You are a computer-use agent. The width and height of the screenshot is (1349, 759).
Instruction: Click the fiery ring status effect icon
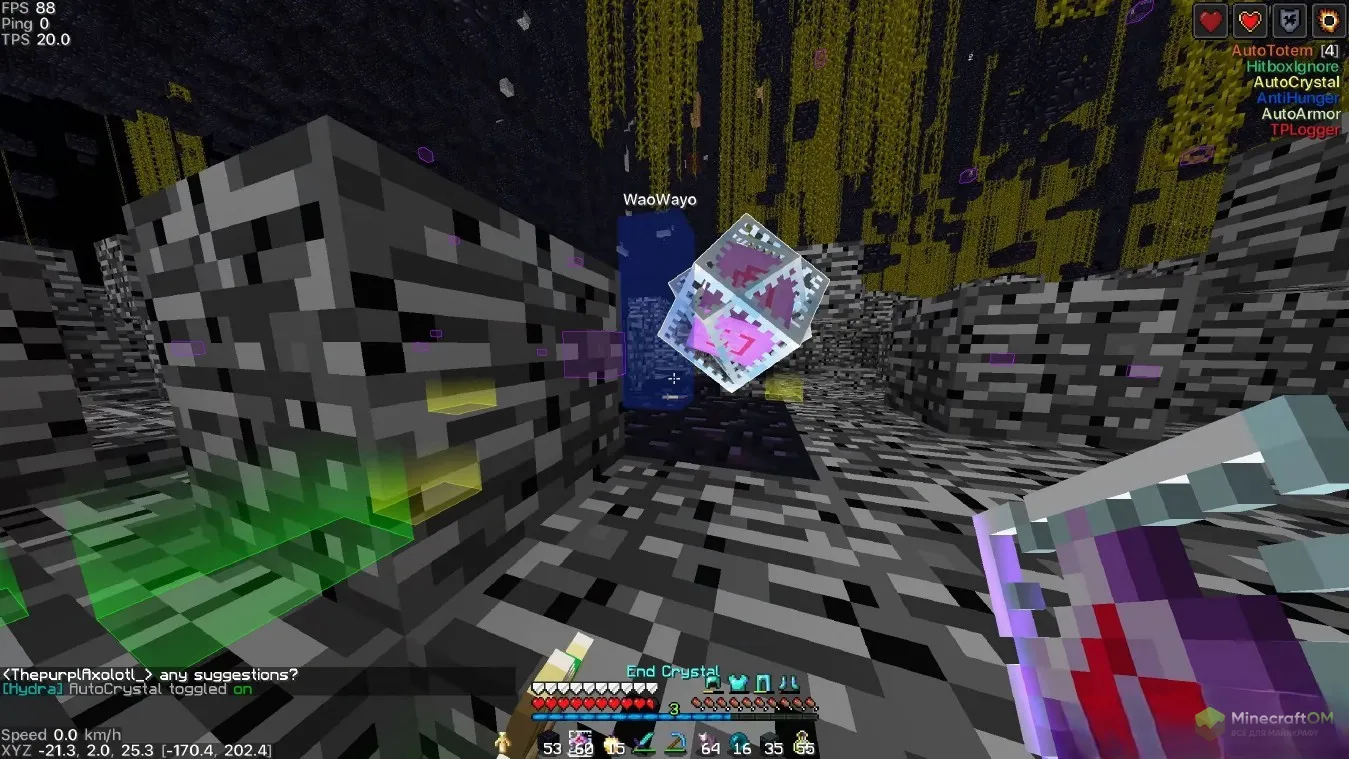click(x=1328, y=20)
